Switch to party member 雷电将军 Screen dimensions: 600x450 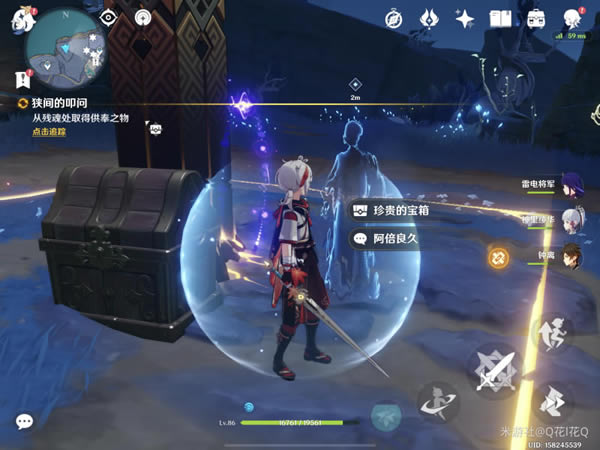click(x=570, y=186)
